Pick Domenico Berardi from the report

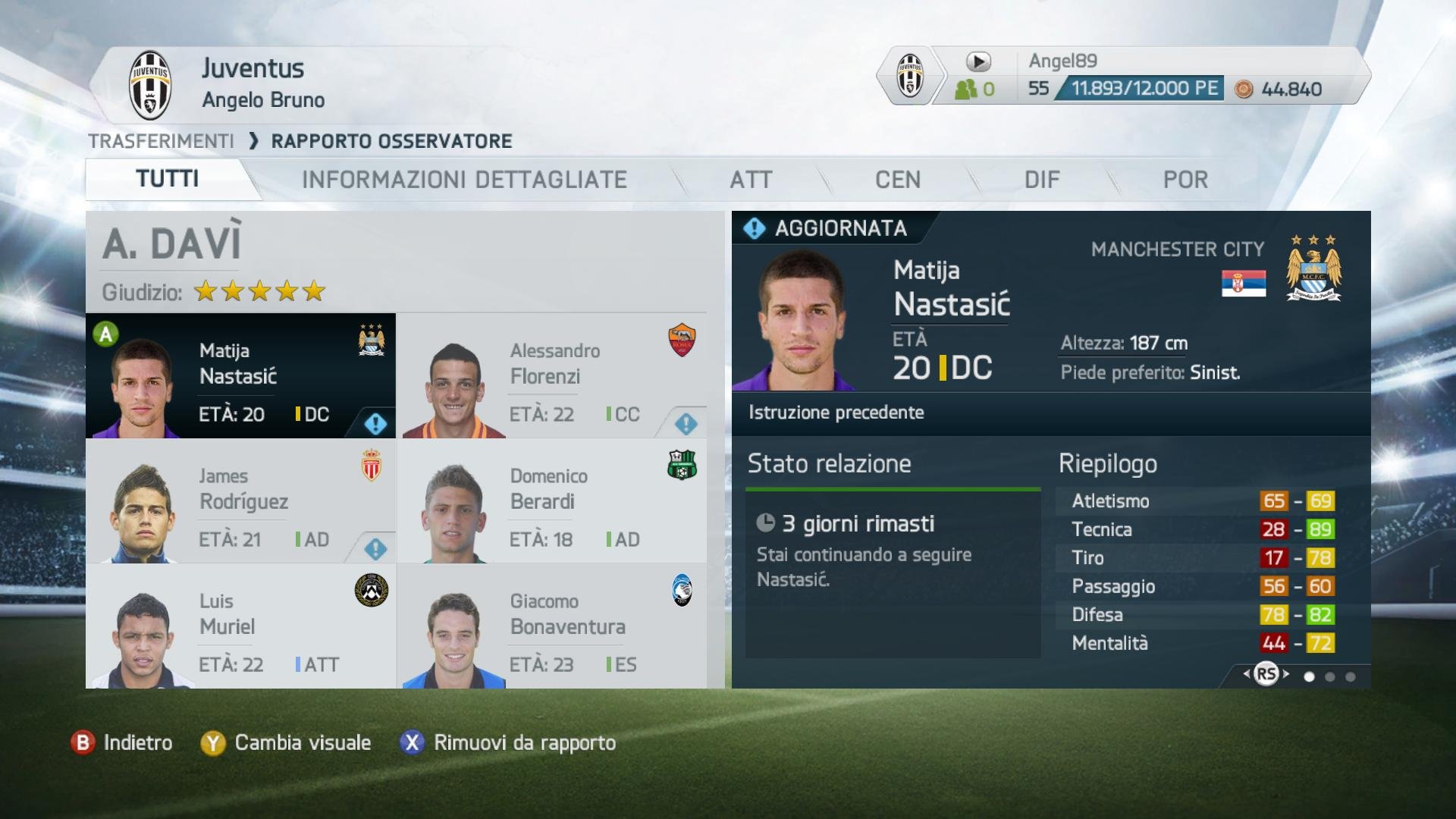[x=551, y=501]
